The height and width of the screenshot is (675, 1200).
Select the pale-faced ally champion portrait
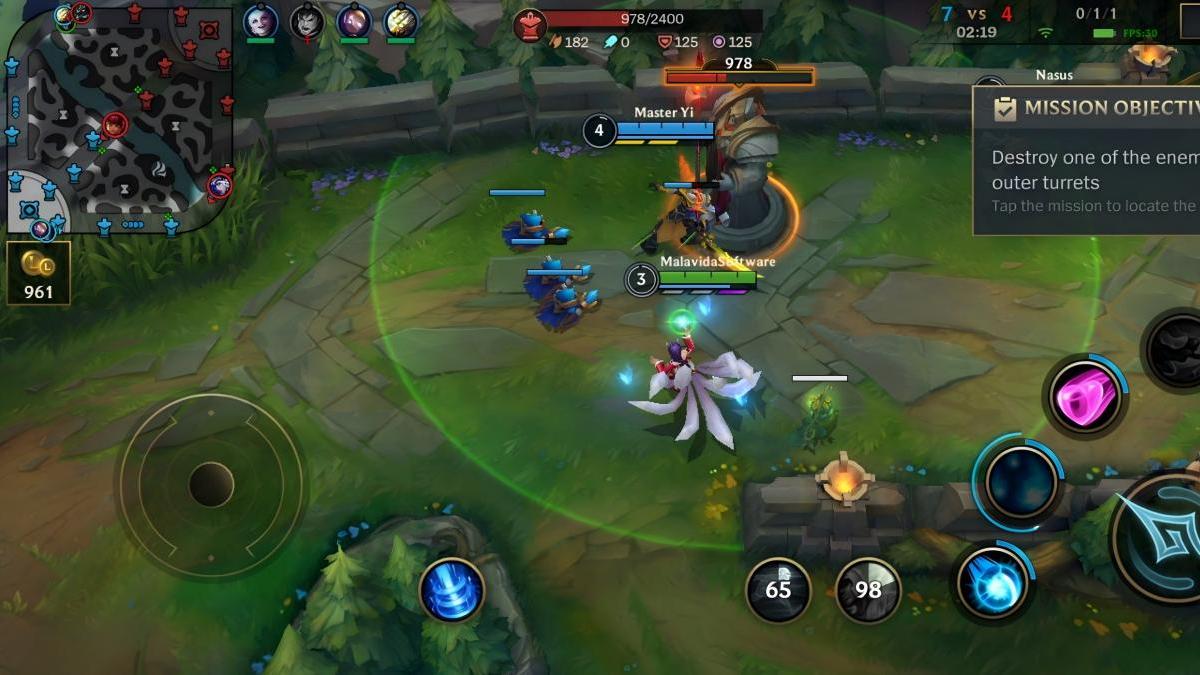260,20
